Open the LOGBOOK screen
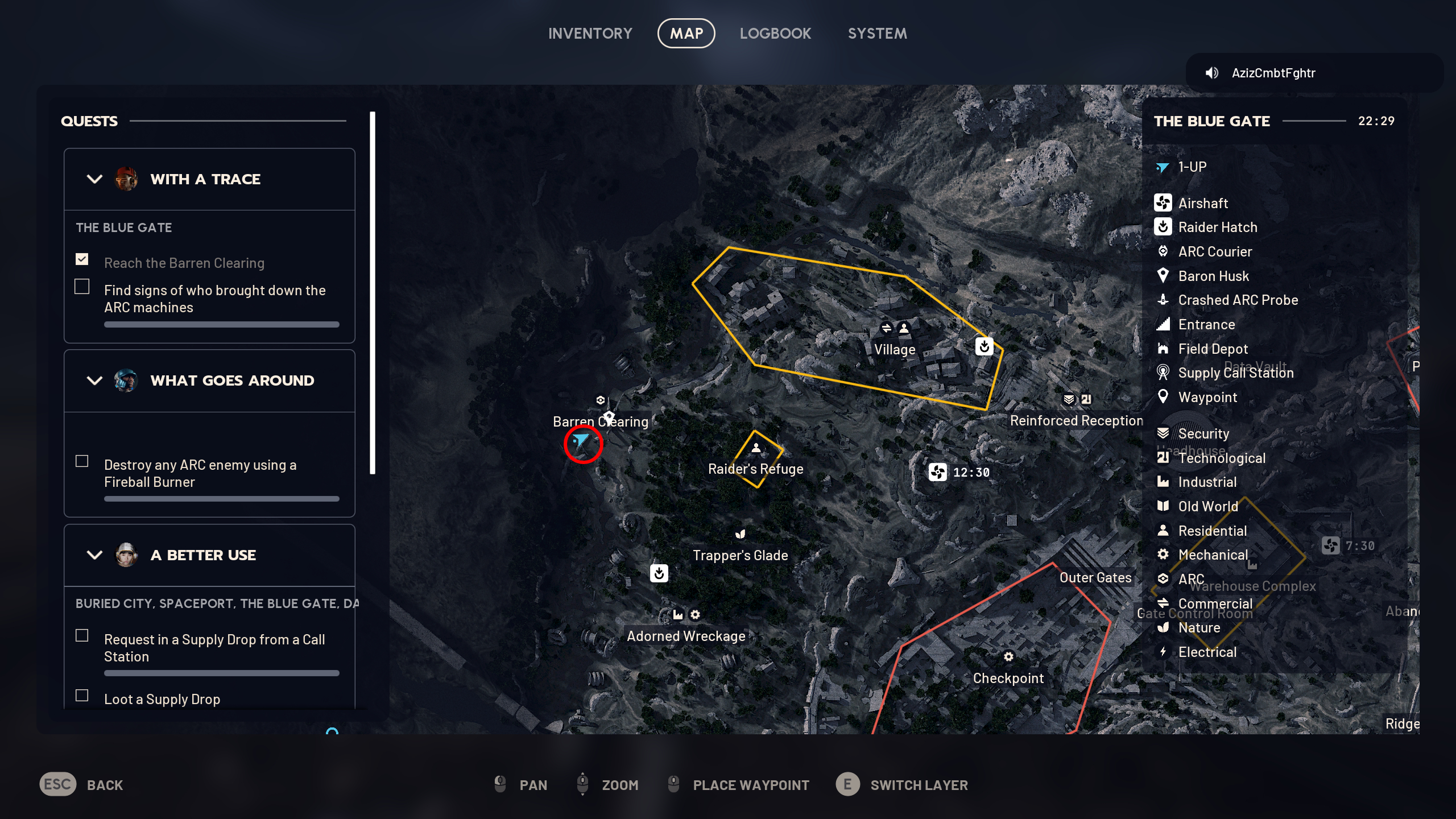 (776, 33)
